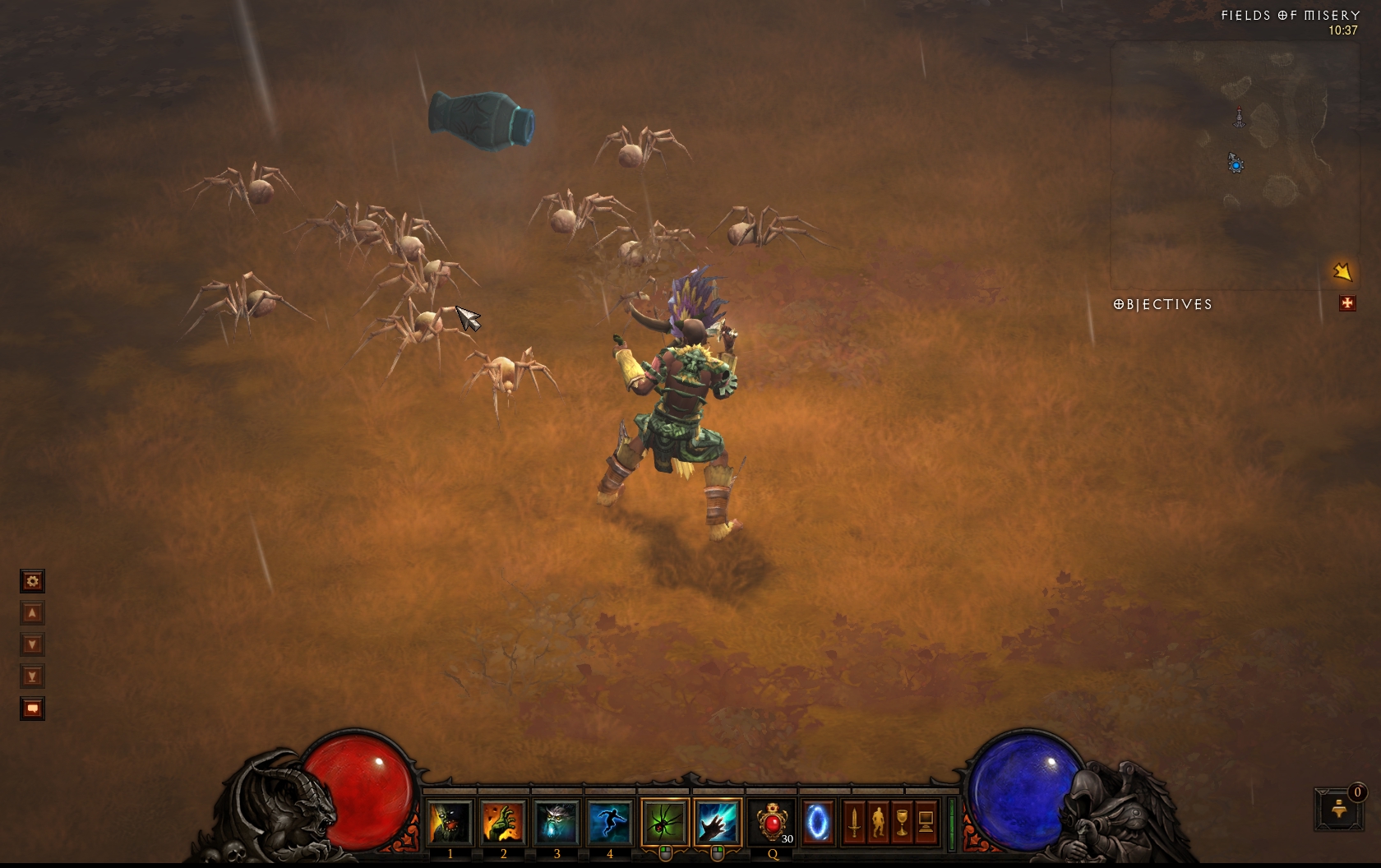This screenshot has width=1381, height=868.
Task: Select the green spider skill icon
Action: 664,822
